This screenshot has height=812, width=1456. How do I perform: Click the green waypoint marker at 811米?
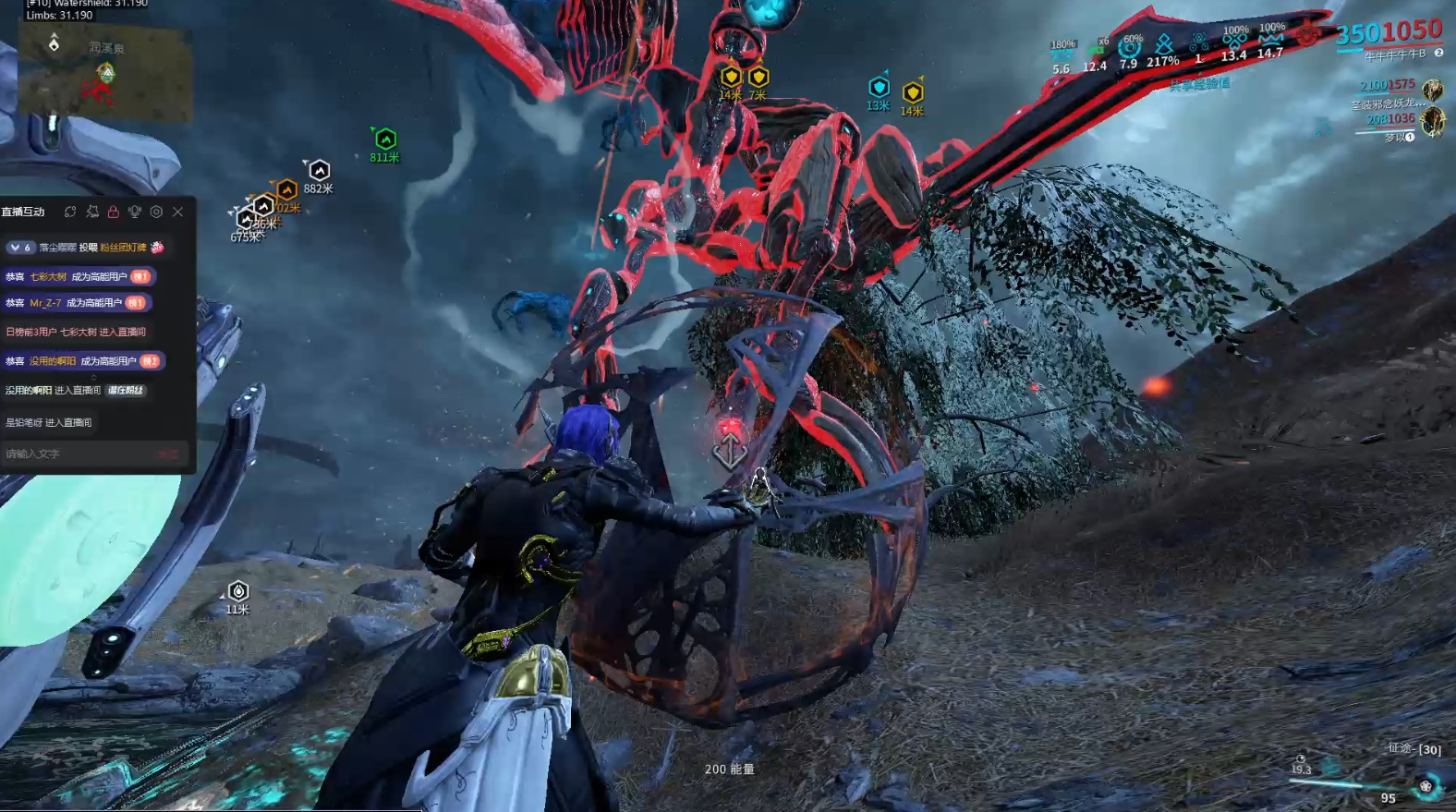tap(385, 139)
